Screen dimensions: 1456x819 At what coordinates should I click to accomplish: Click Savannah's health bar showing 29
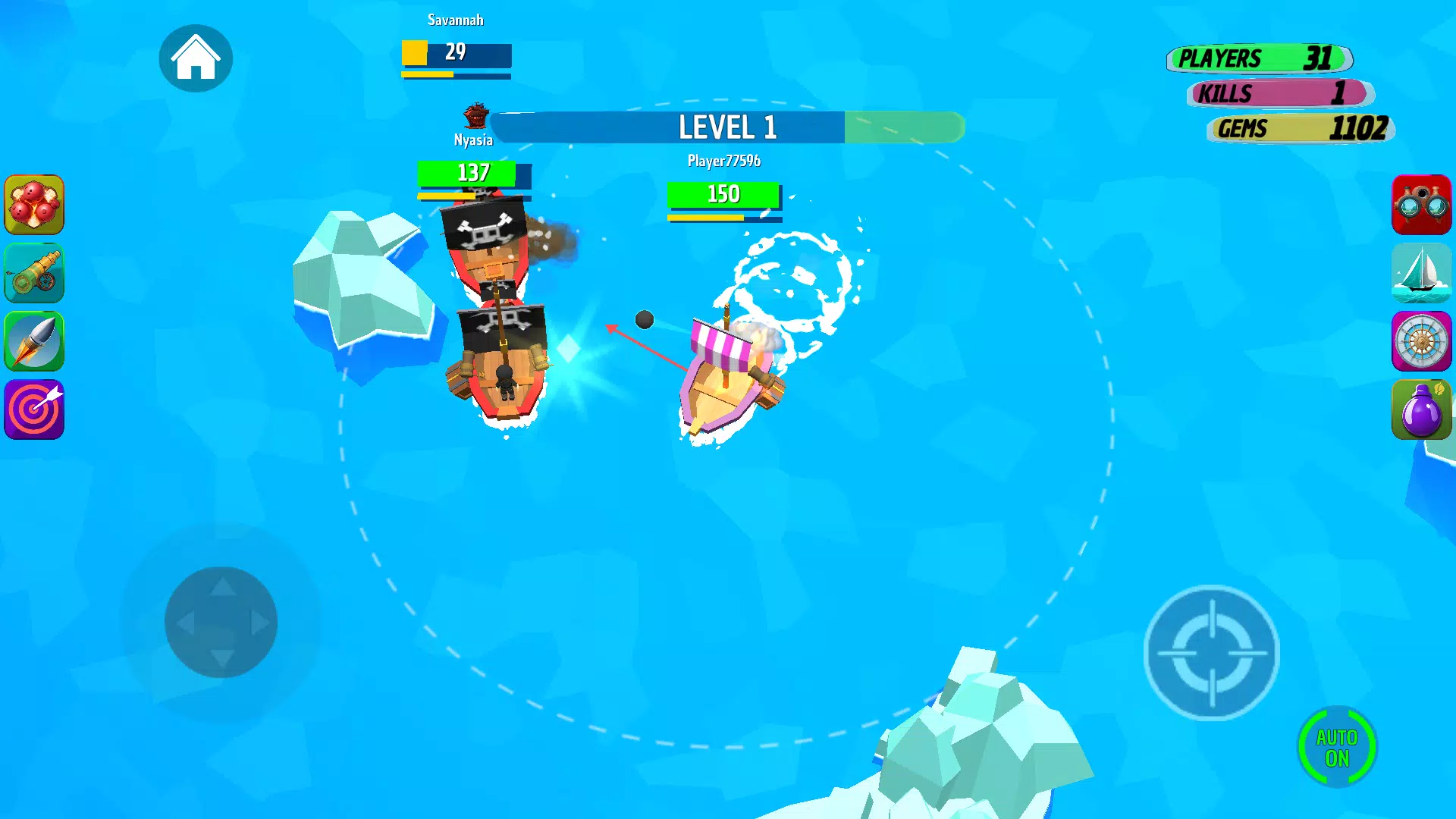point(455,53)
